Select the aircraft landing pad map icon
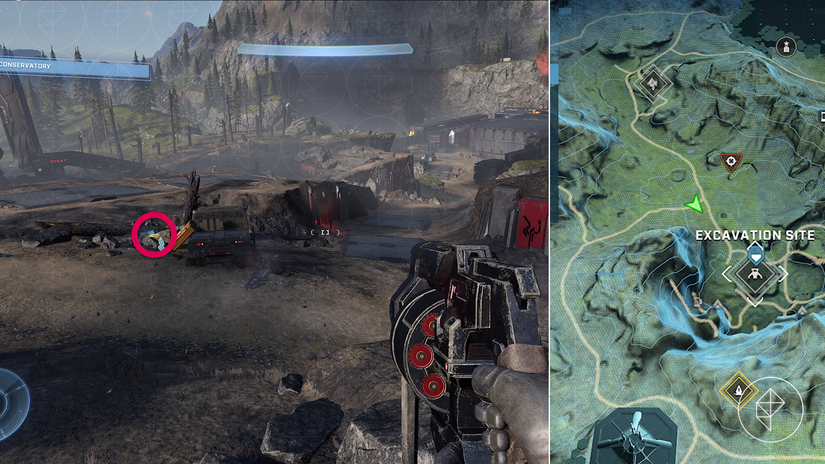The height and width of the screenshot is (464, 825). pos(635,440)
